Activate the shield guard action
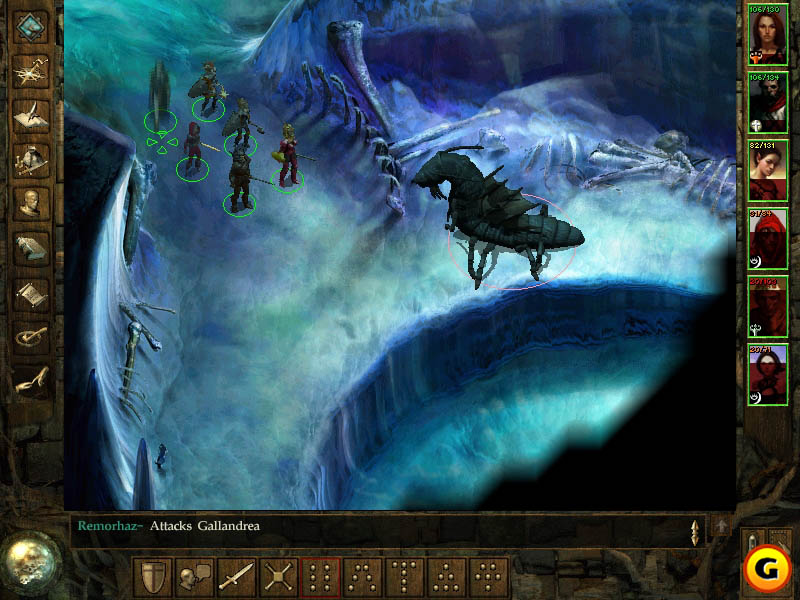This screenshot has height=600, width=800. 151,577
